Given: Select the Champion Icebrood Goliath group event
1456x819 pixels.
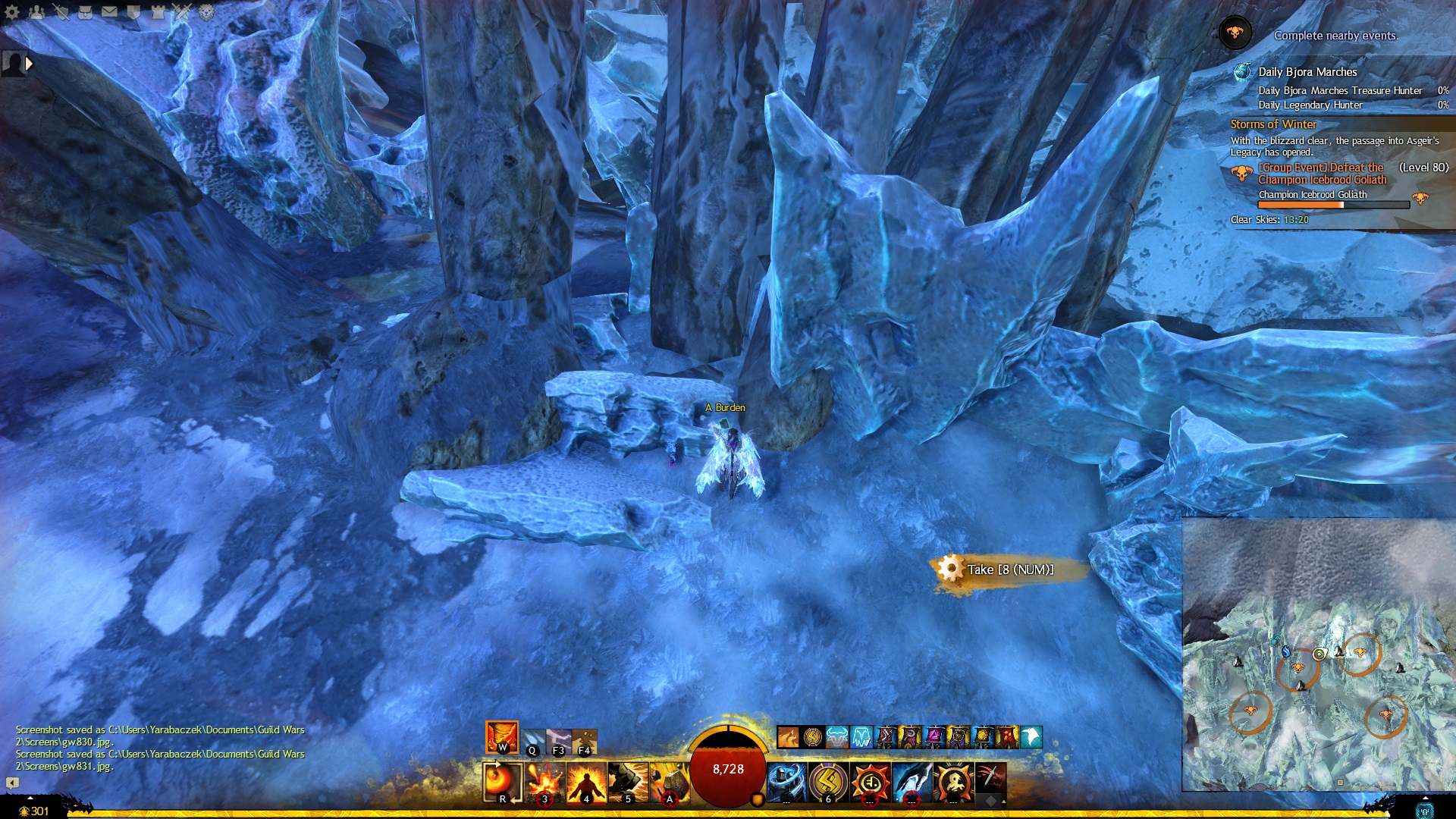Looking at the screenshot, I should pos(1321,174).
